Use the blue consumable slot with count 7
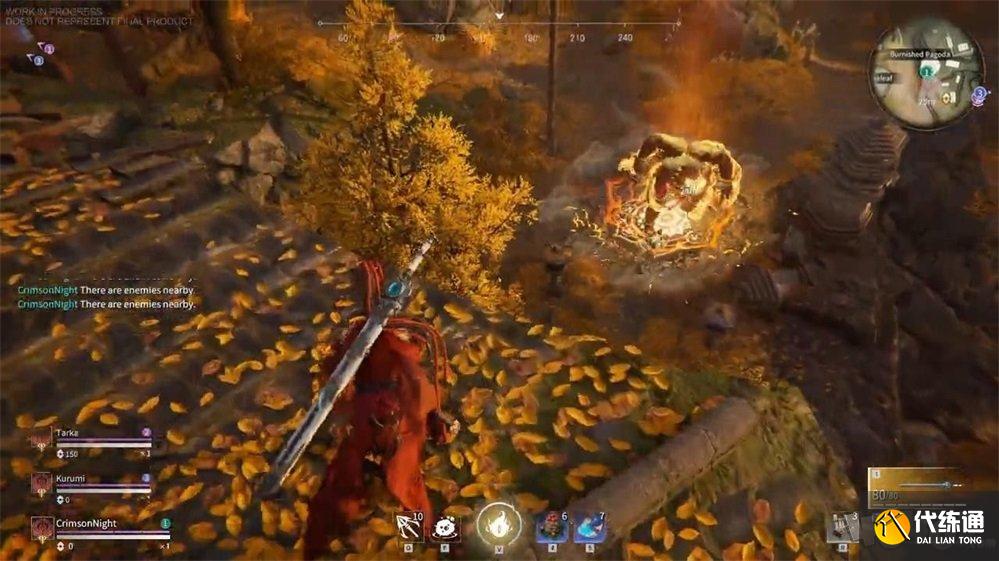The width and height of the screenshot is (999, 561). [x=589, y=527]
